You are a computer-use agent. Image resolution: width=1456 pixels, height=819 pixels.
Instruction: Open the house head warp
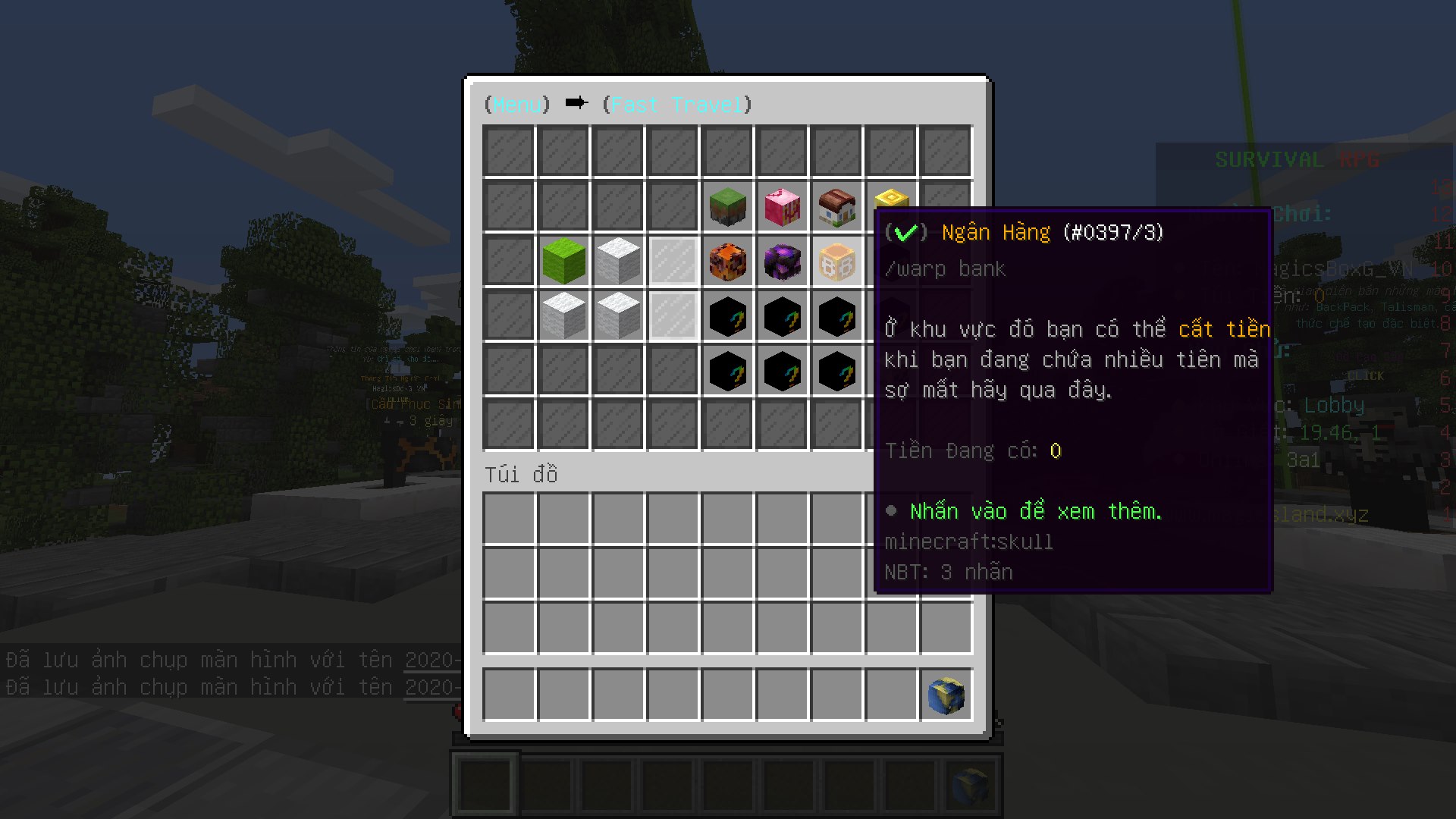[836, 207]
